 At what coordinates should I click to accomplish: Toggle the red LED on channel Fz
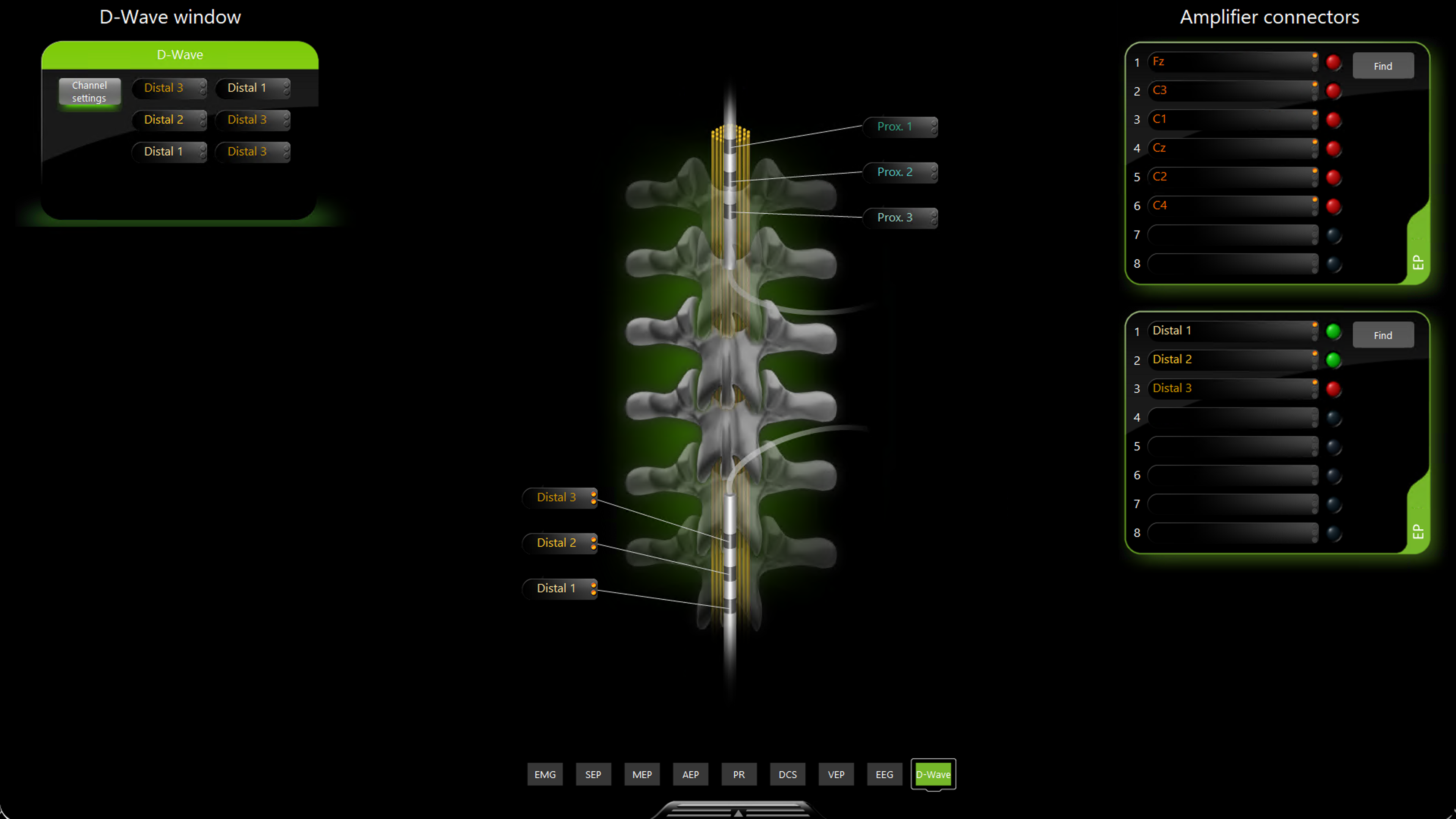click(x=1334, y=62)
